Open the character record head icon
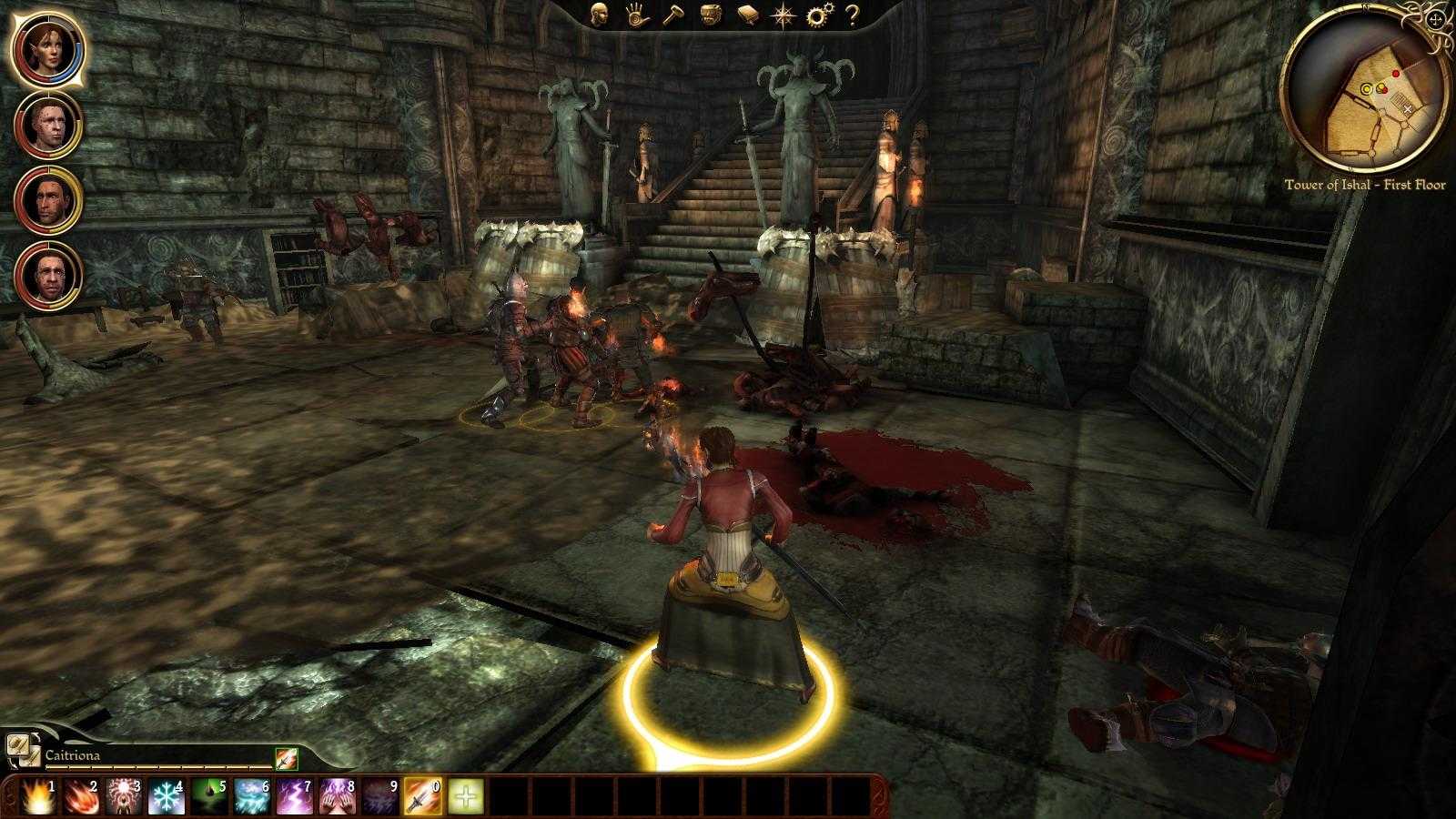This screenshot has width=1456, height=819. pos(599,15)
